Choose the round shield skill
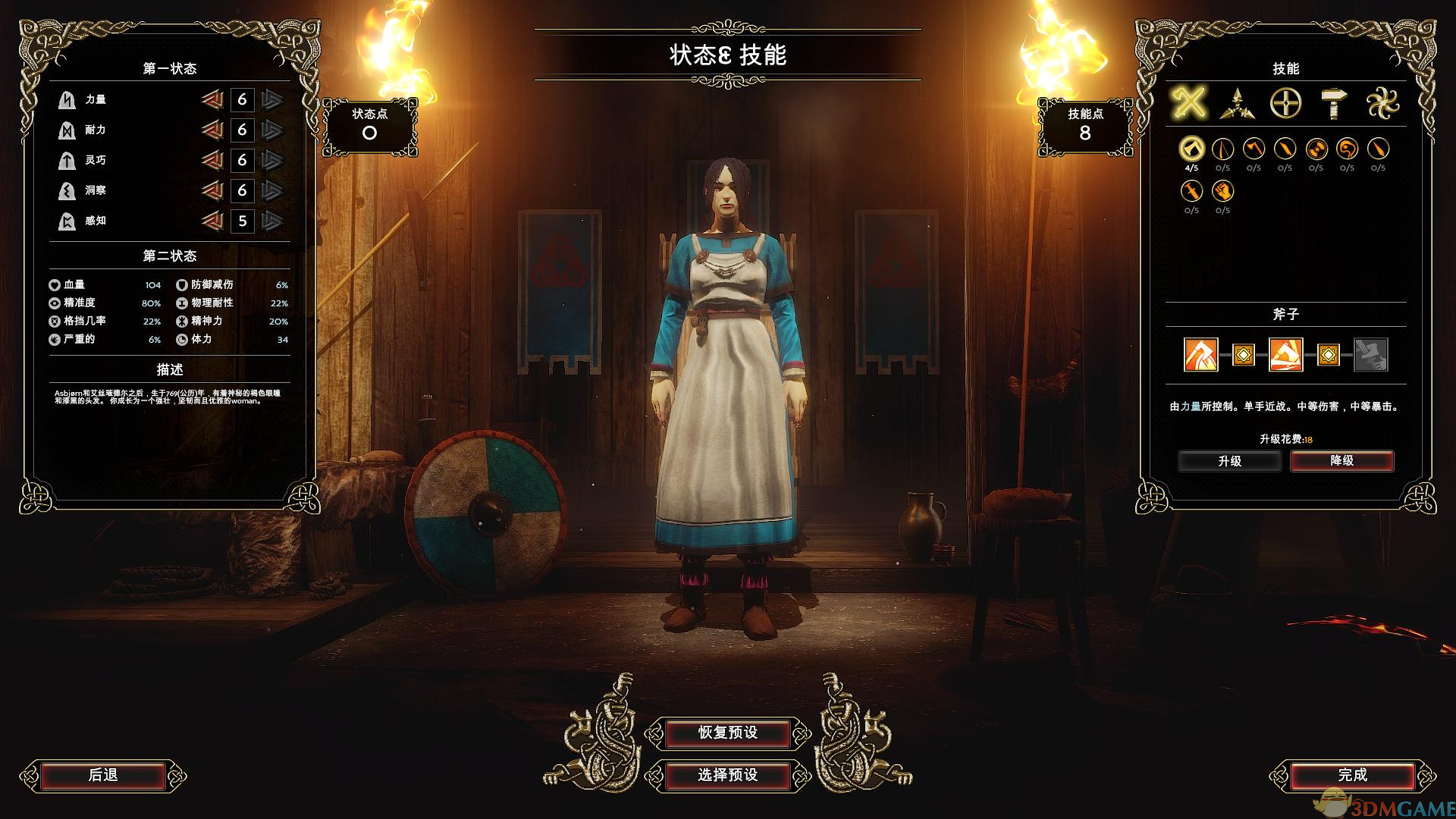 [x=1316, y=149]
